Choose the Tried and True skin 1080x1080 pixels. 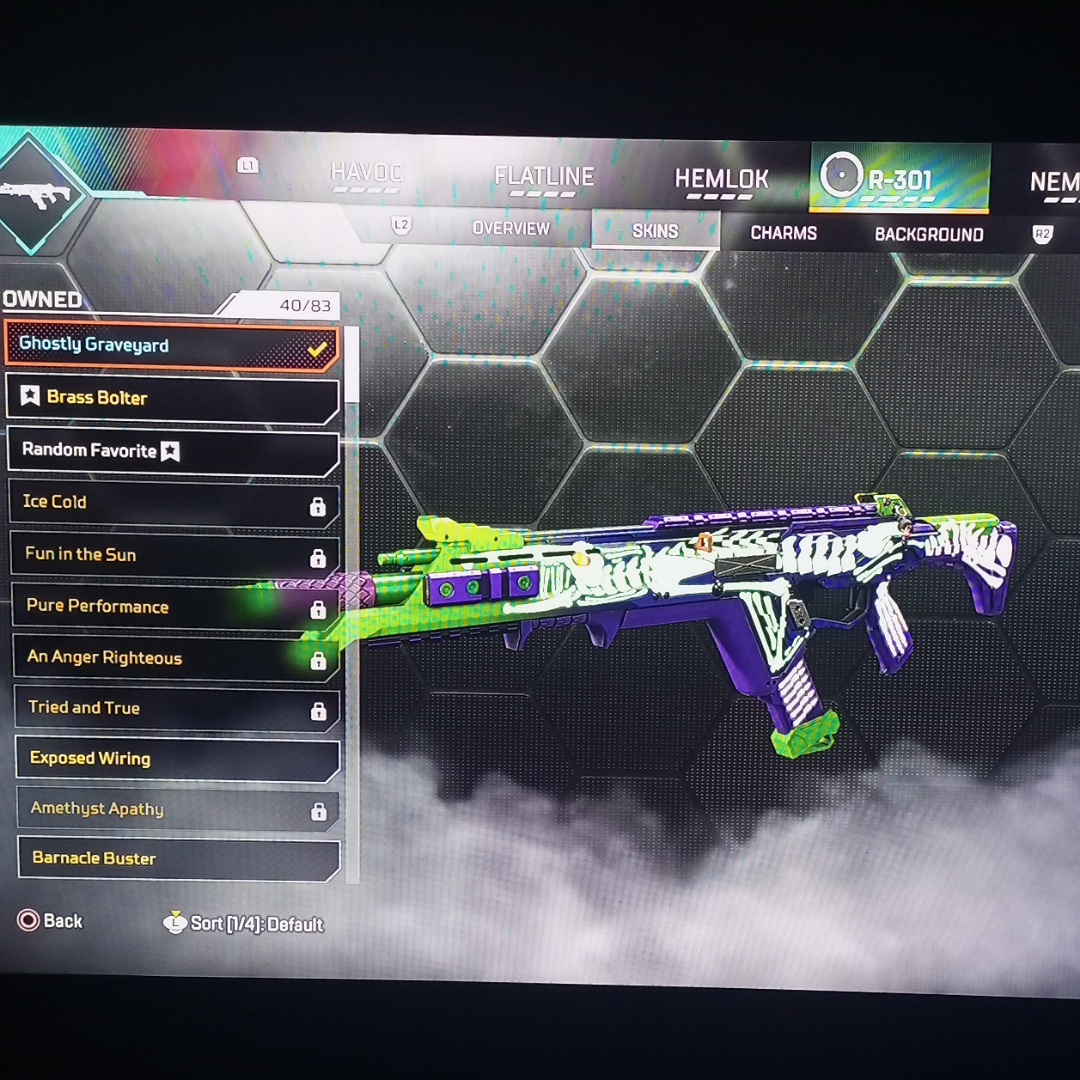click(177, 709)
